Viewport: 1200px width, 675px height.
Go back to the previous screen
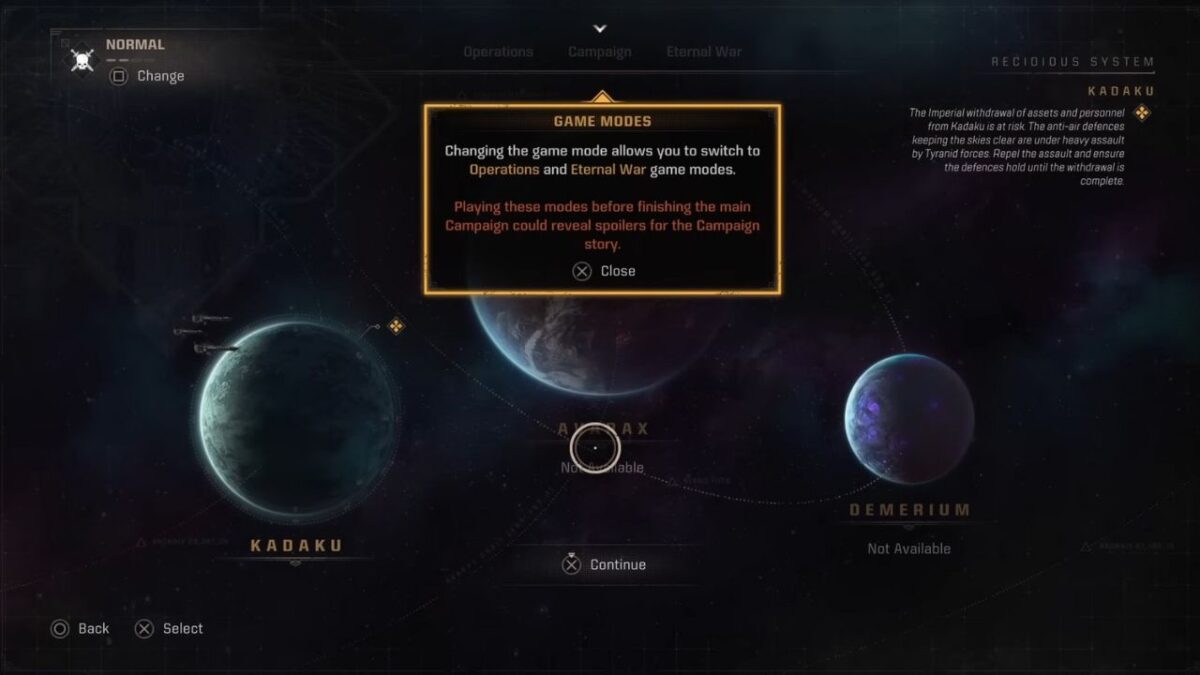point(80,629)
